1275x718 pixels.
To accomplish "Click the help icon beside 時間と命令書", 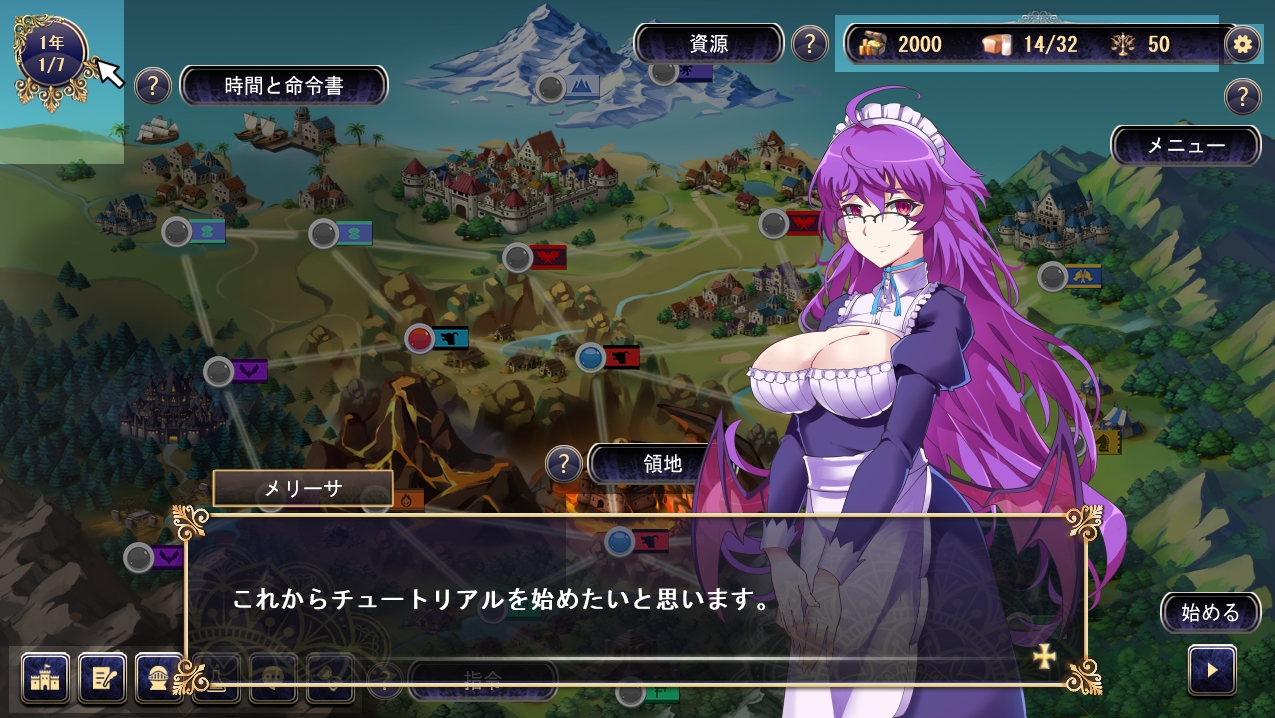I will (152, 86).
